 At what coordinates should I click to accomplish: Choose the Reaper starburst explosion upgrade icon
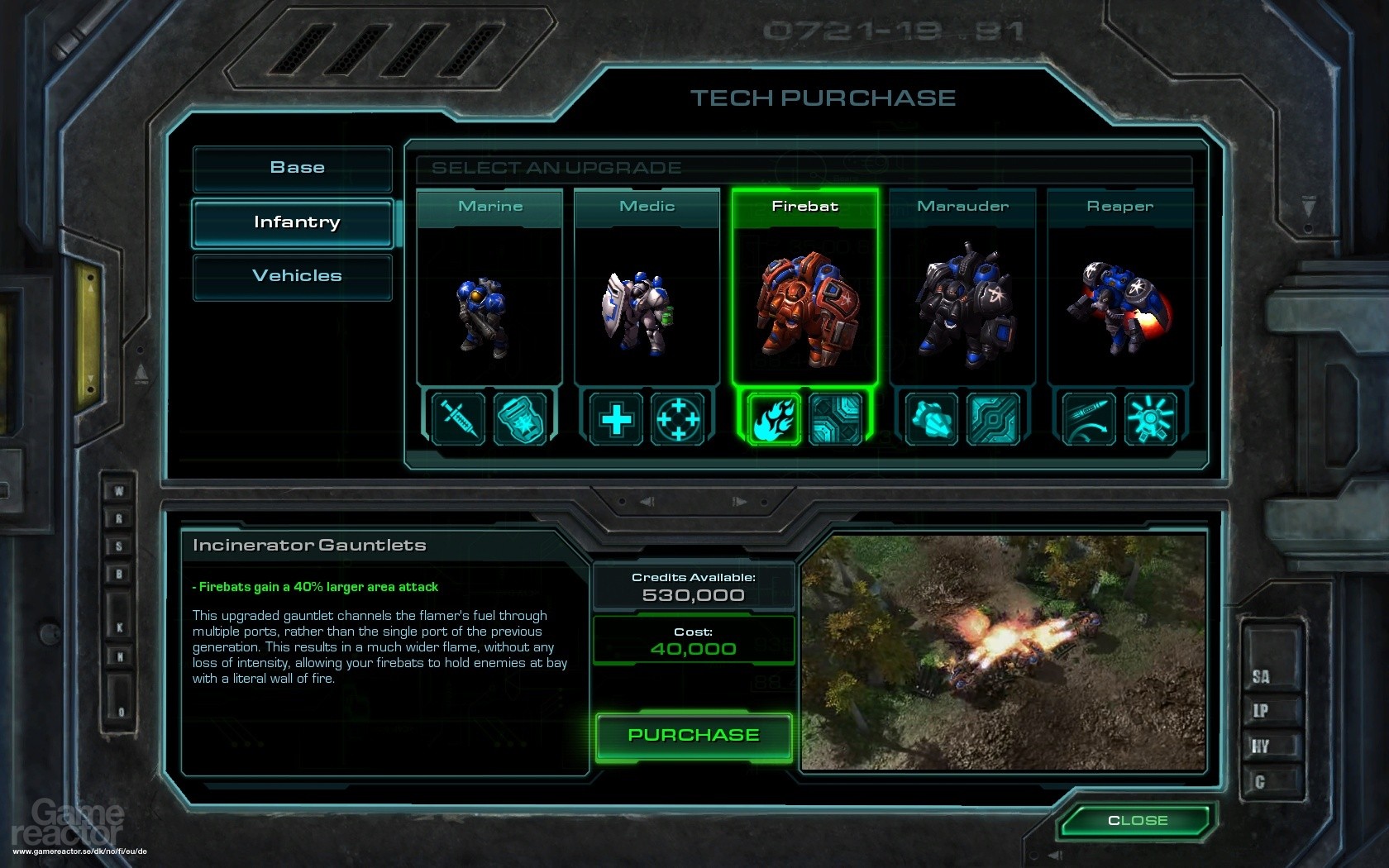(x=1151, y=418)
